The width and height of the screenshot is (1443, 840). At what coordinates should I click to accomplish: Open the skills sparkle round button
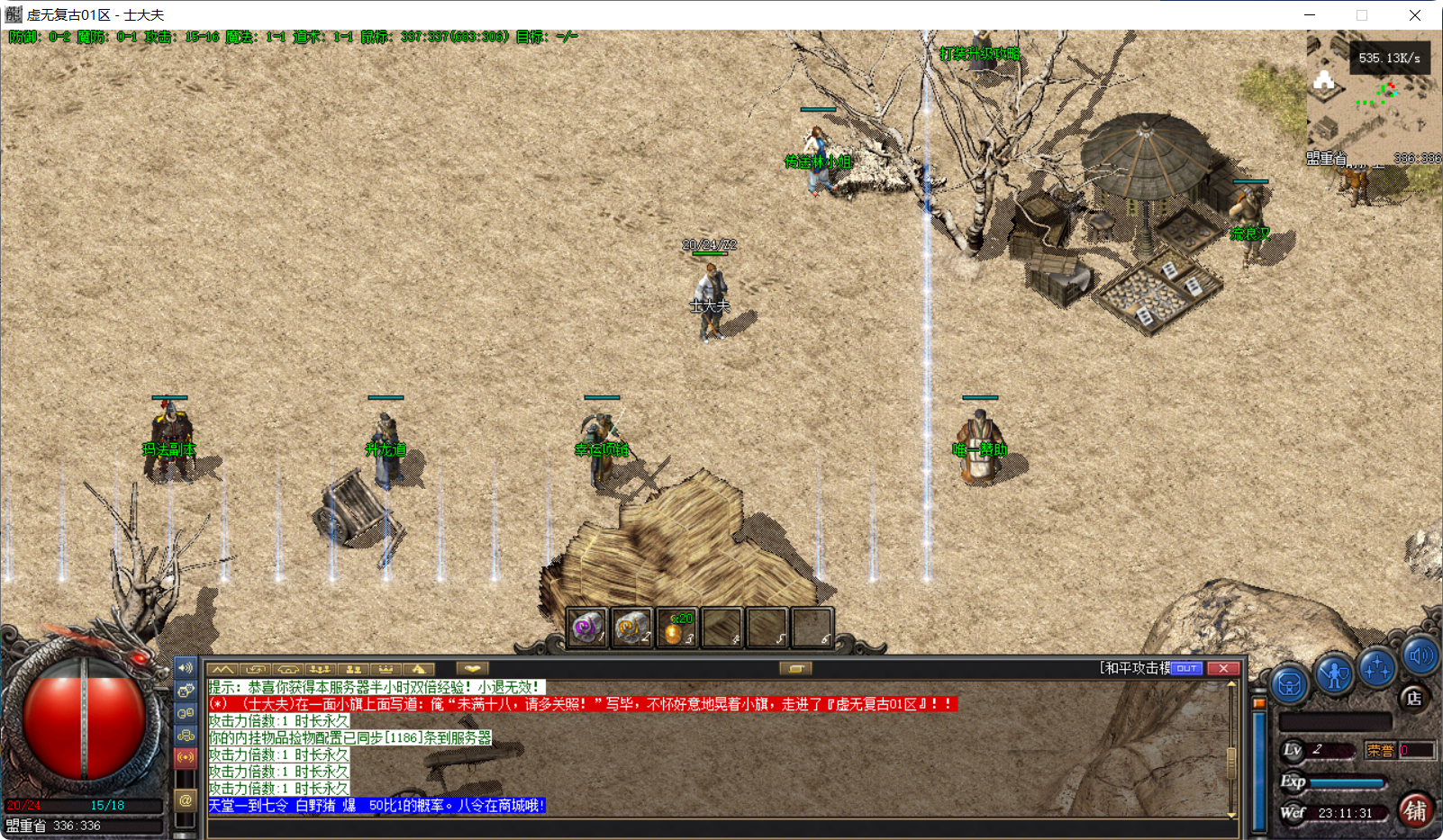point(1377,668)
